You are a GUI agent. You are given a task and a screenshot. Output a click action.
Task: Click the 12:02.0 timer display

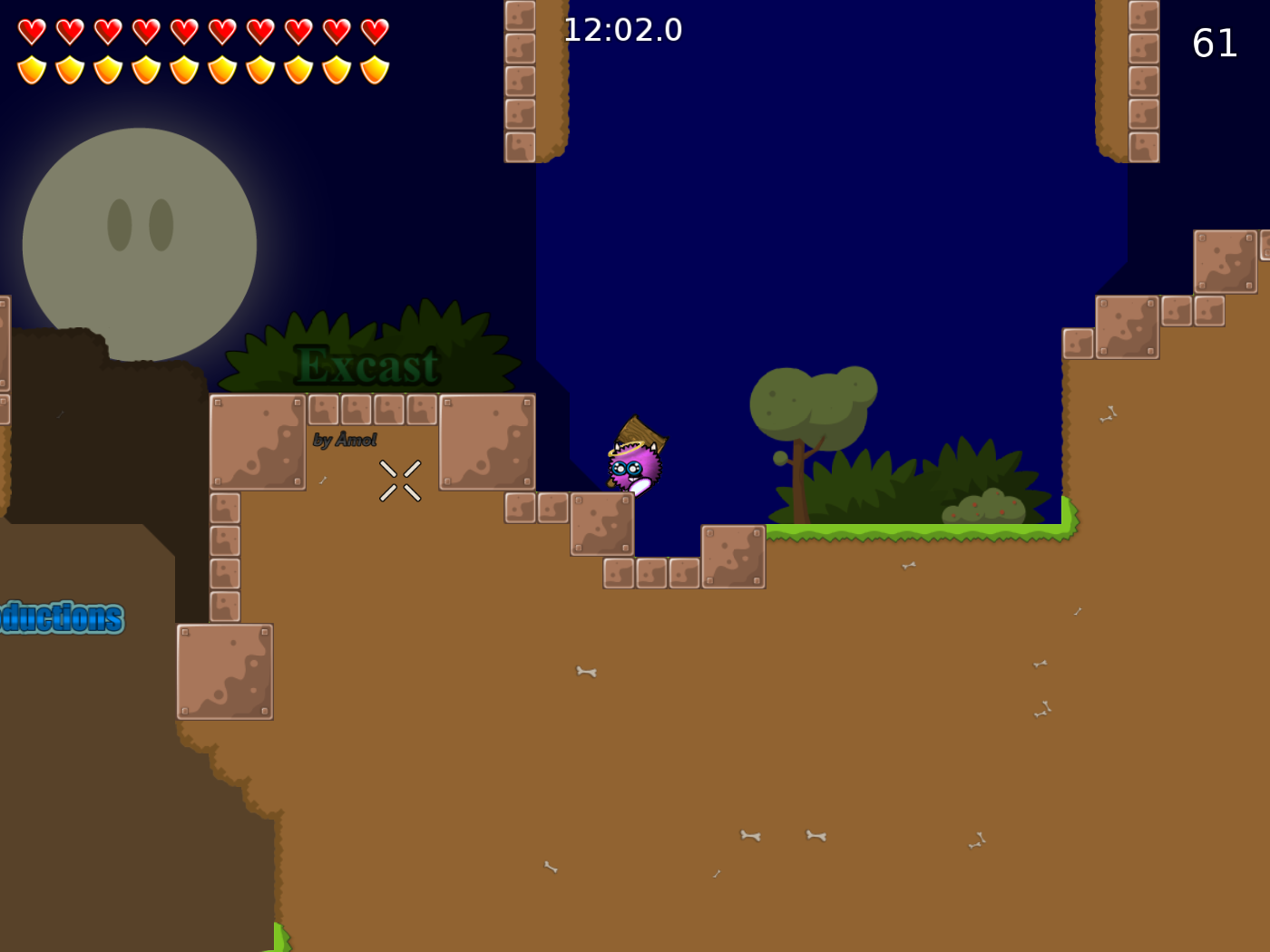[x=623, y=30]
